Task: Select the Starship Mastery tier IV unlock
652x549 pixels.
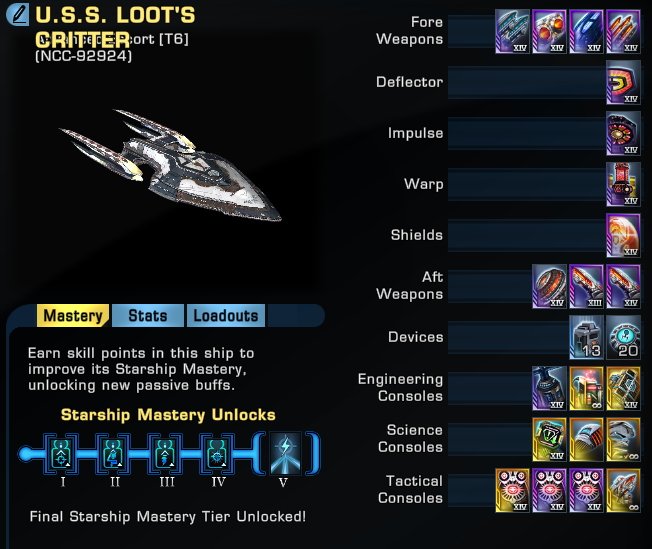Action: click(220, 453)
